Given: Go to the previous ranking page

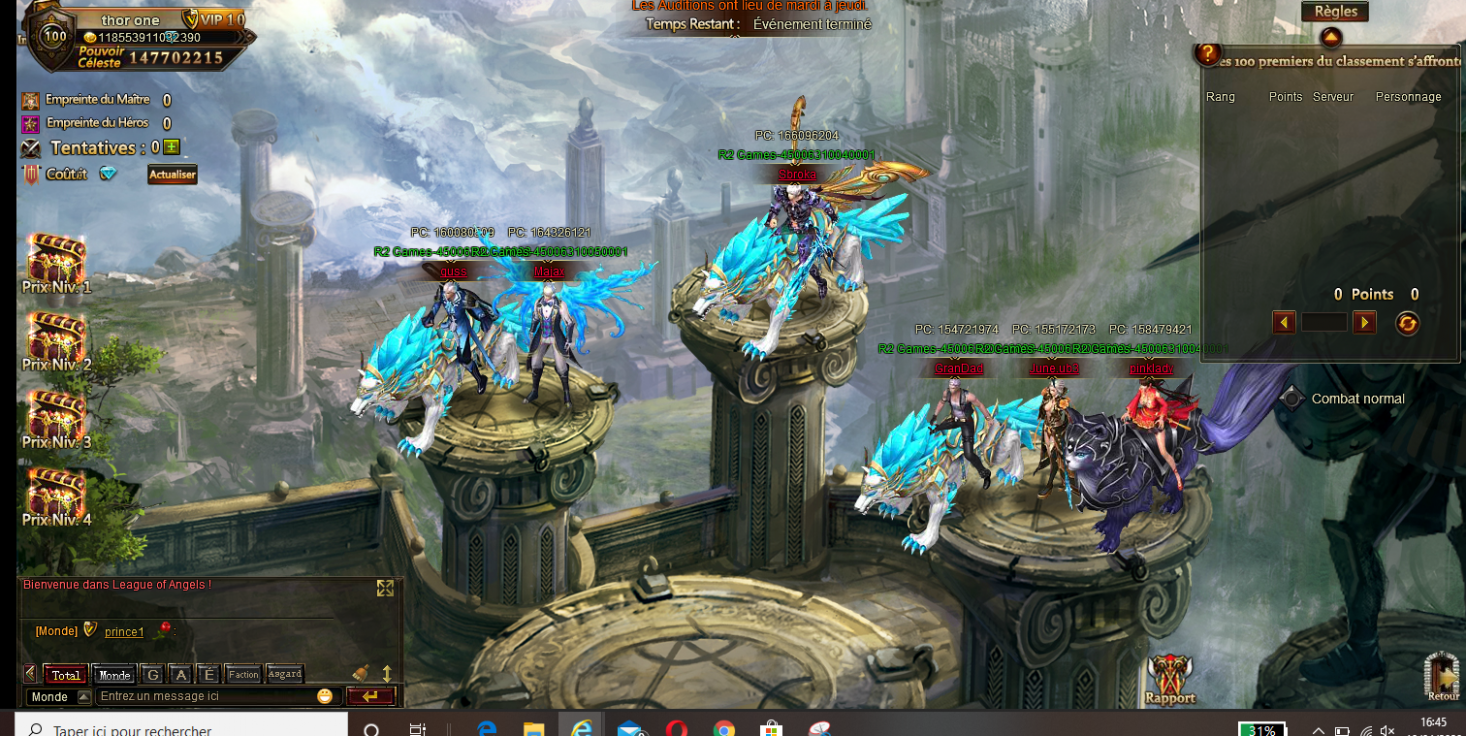Looking at the screenshot, I should point(1284,322).
